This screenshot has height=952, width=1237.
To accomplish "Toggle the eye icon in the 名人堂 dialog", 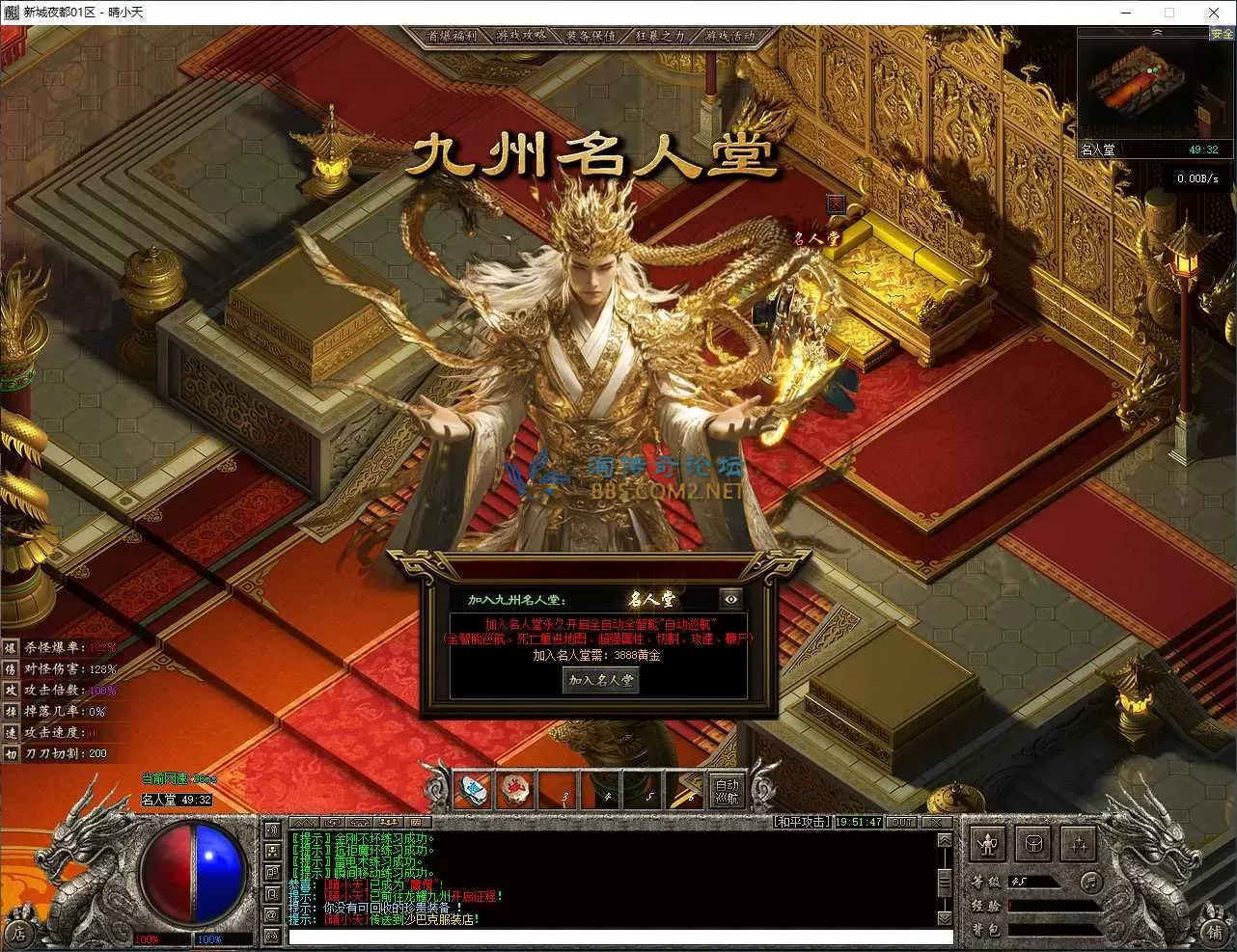I will pyautogui.click(x=730, y=599).
